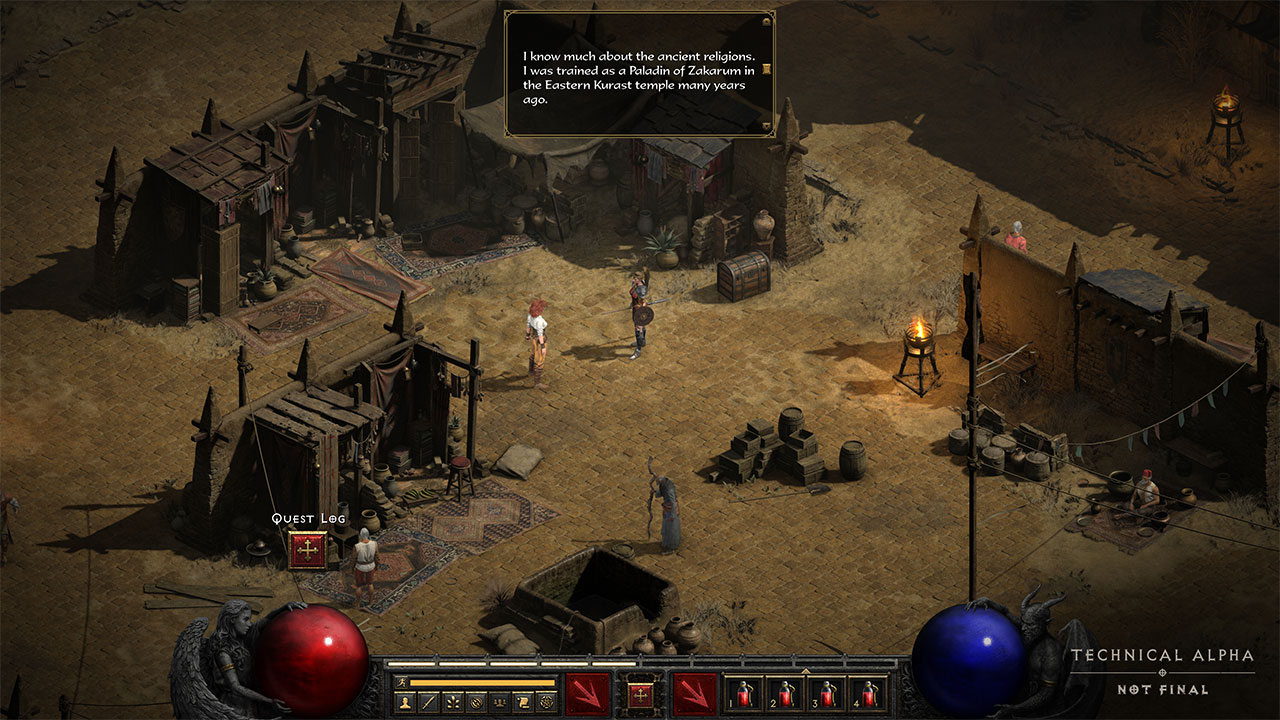
Task: Expand the potion belt with the chevron
Action: (x=805, y=670)
